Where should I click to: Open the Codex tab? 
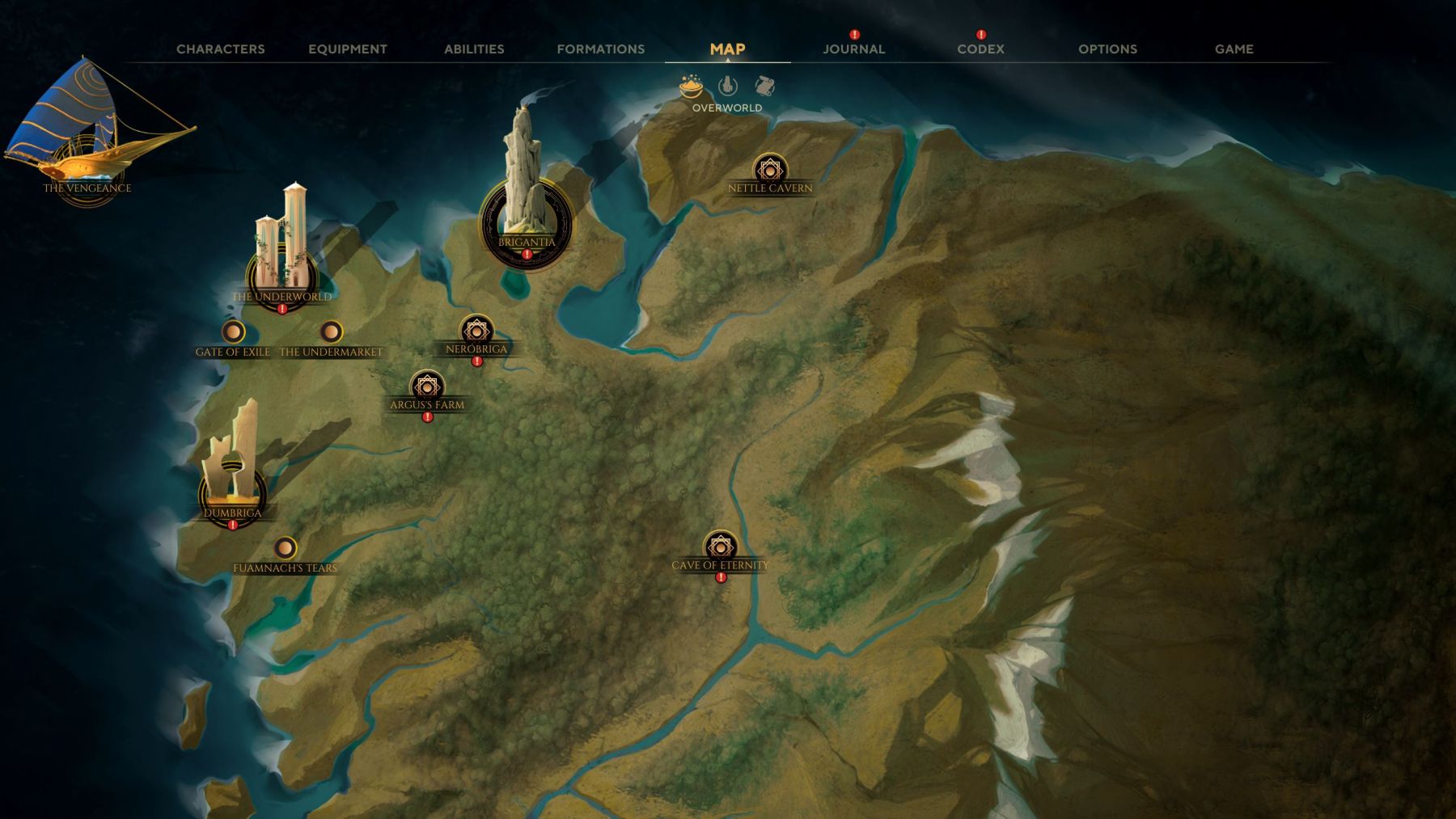(980, 49)
